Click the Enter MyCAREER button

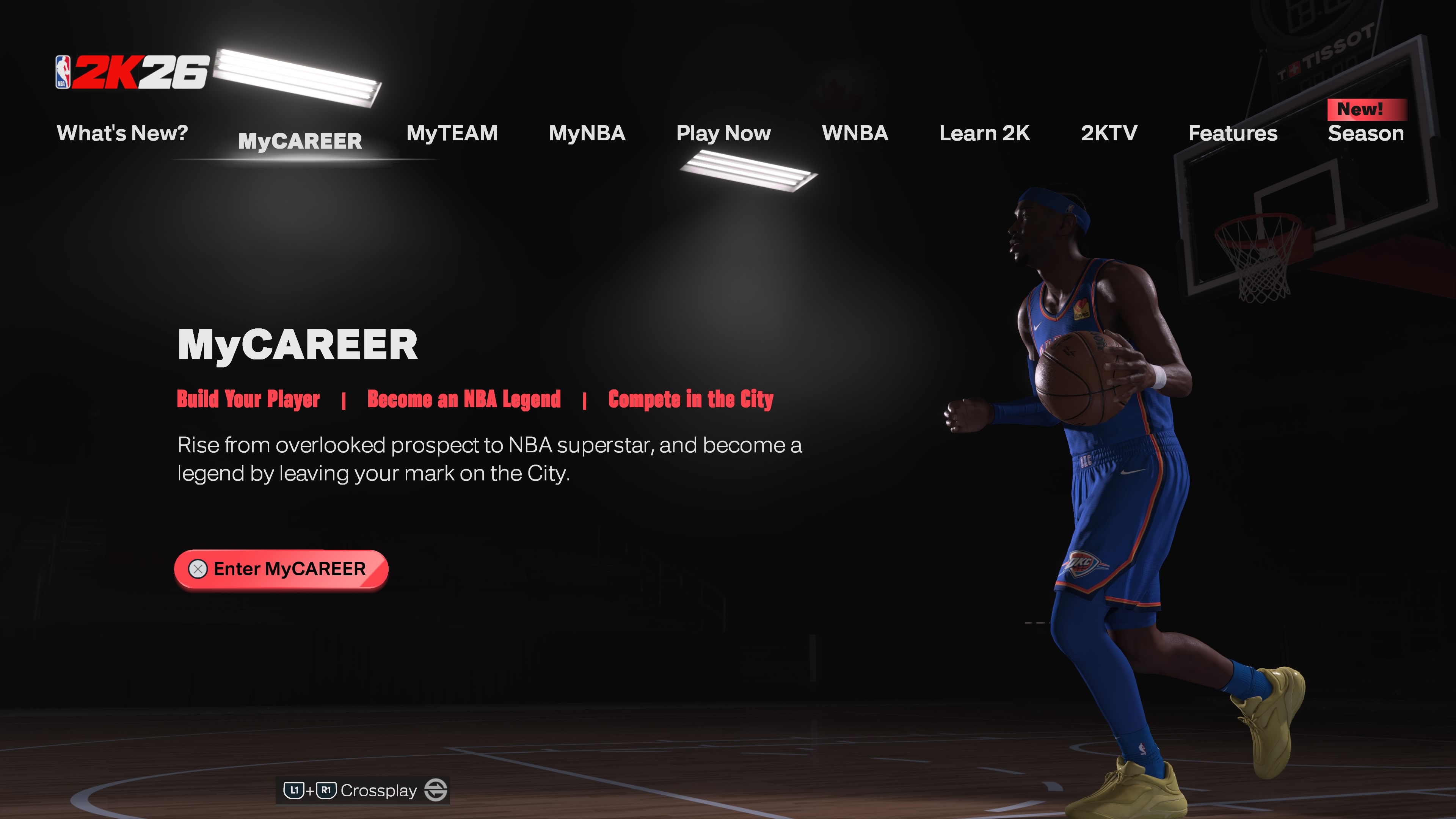click(281, 569)
